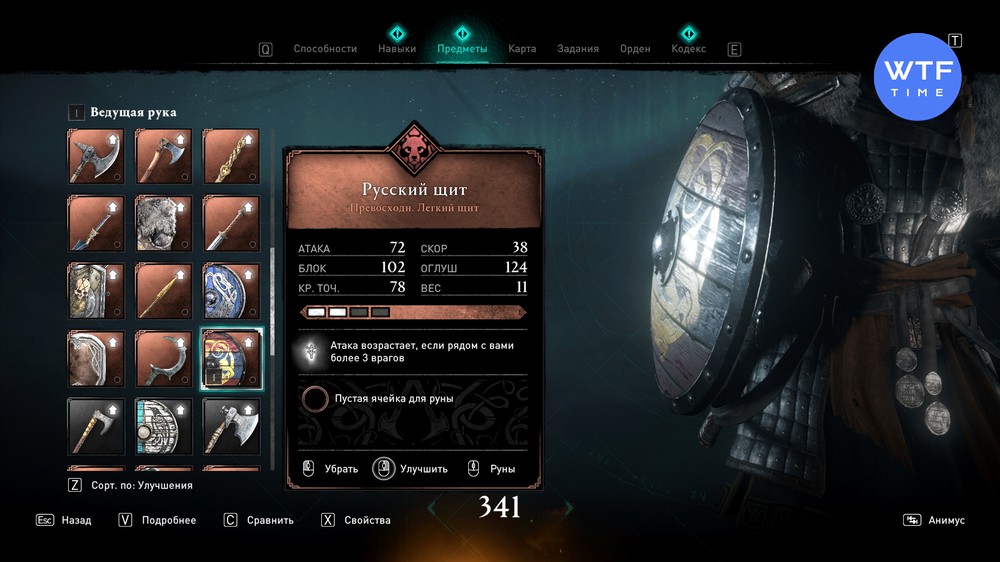Select the highlighted Русский щит round shield slot
The width and height of the screenshot is (1000, 562).
(232, 359)
